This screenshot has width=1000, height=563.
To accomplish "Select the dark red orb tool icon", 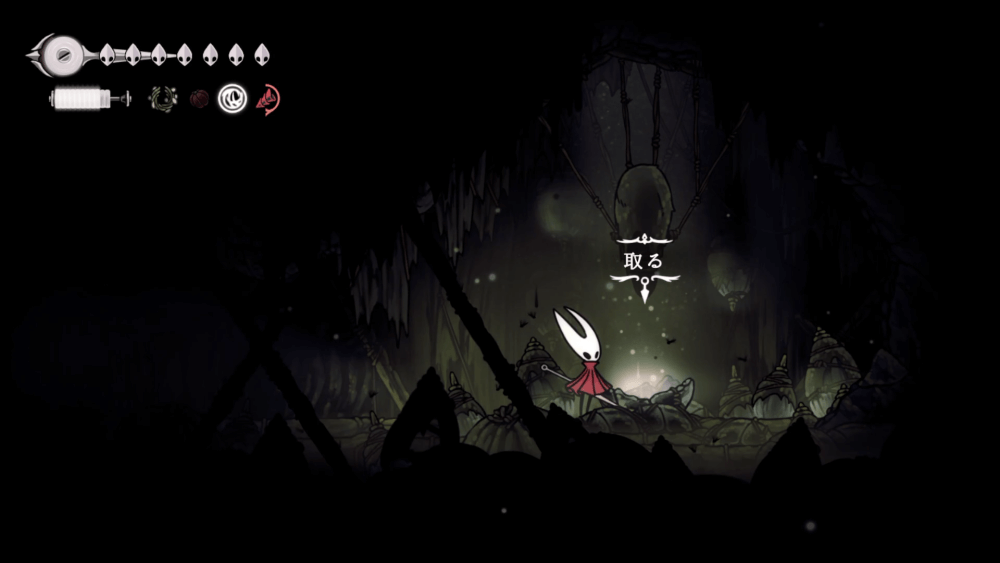I will [199, 99].
